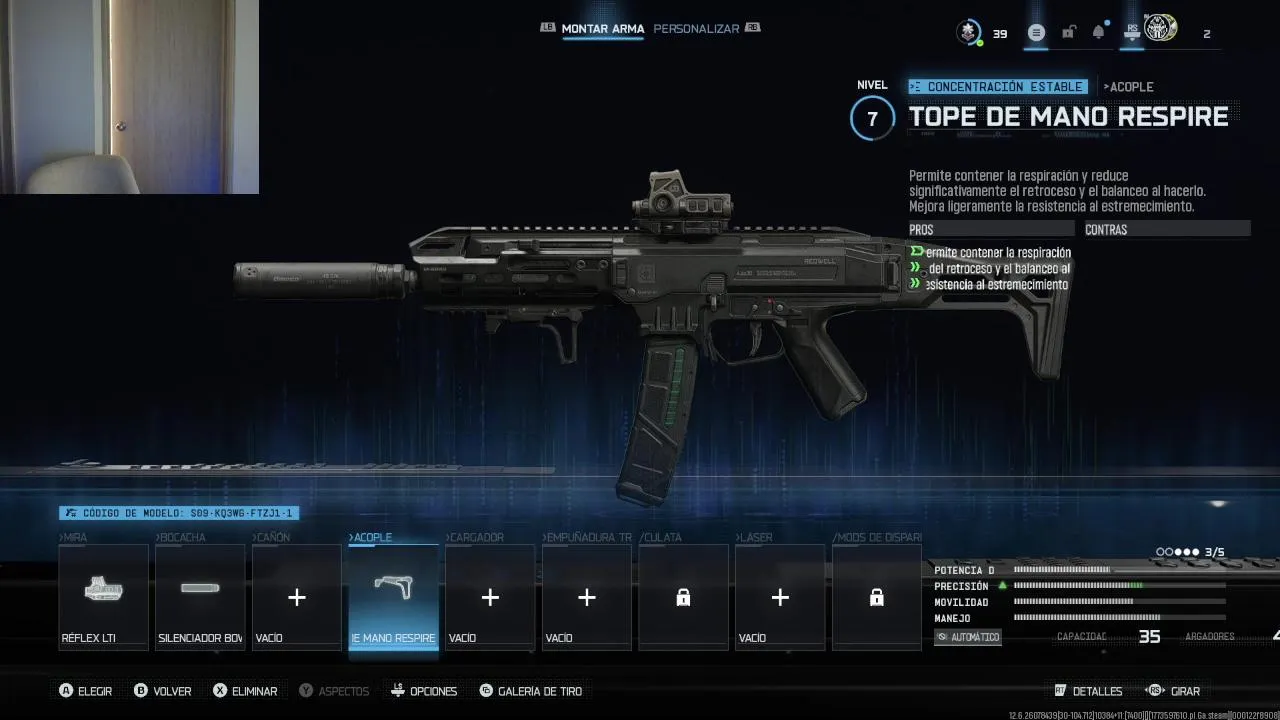Click the Código de Modelo build code
This screenshot has height=720, width=1280.
point(179,513)
